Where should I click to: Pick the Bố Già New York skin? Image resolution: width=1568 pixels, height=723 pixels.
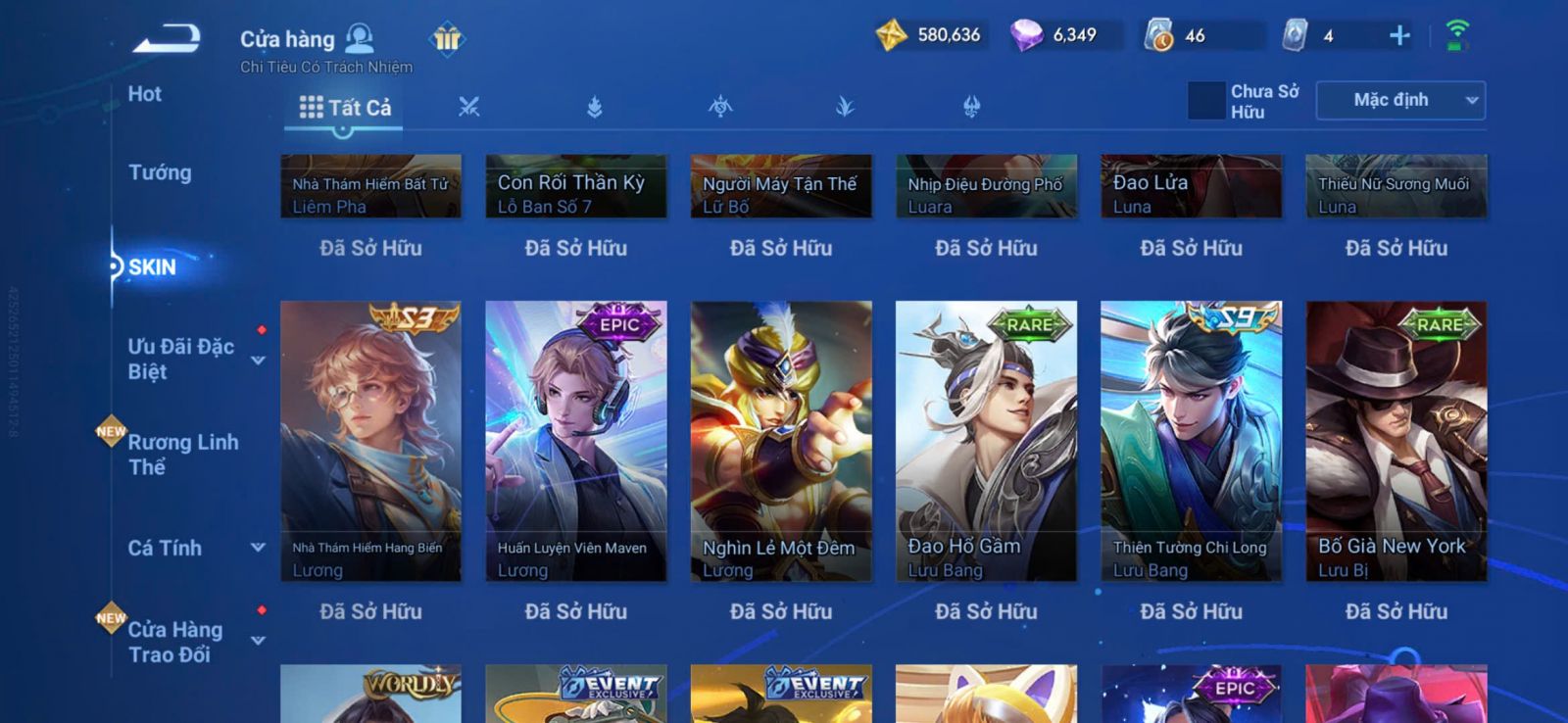click(x=1396, y=441)
